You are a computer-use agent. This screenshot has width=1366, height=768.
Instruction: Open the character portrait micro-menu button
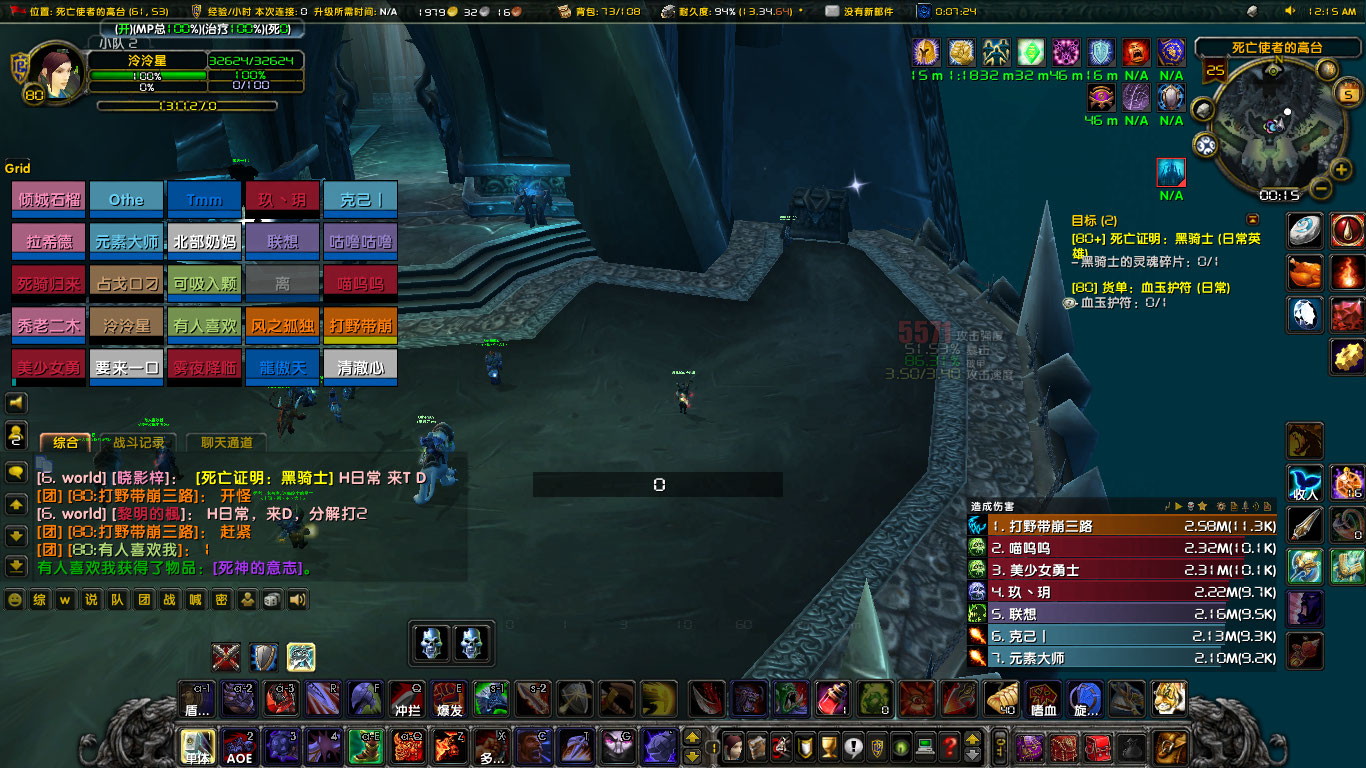(x=732, y=747)
